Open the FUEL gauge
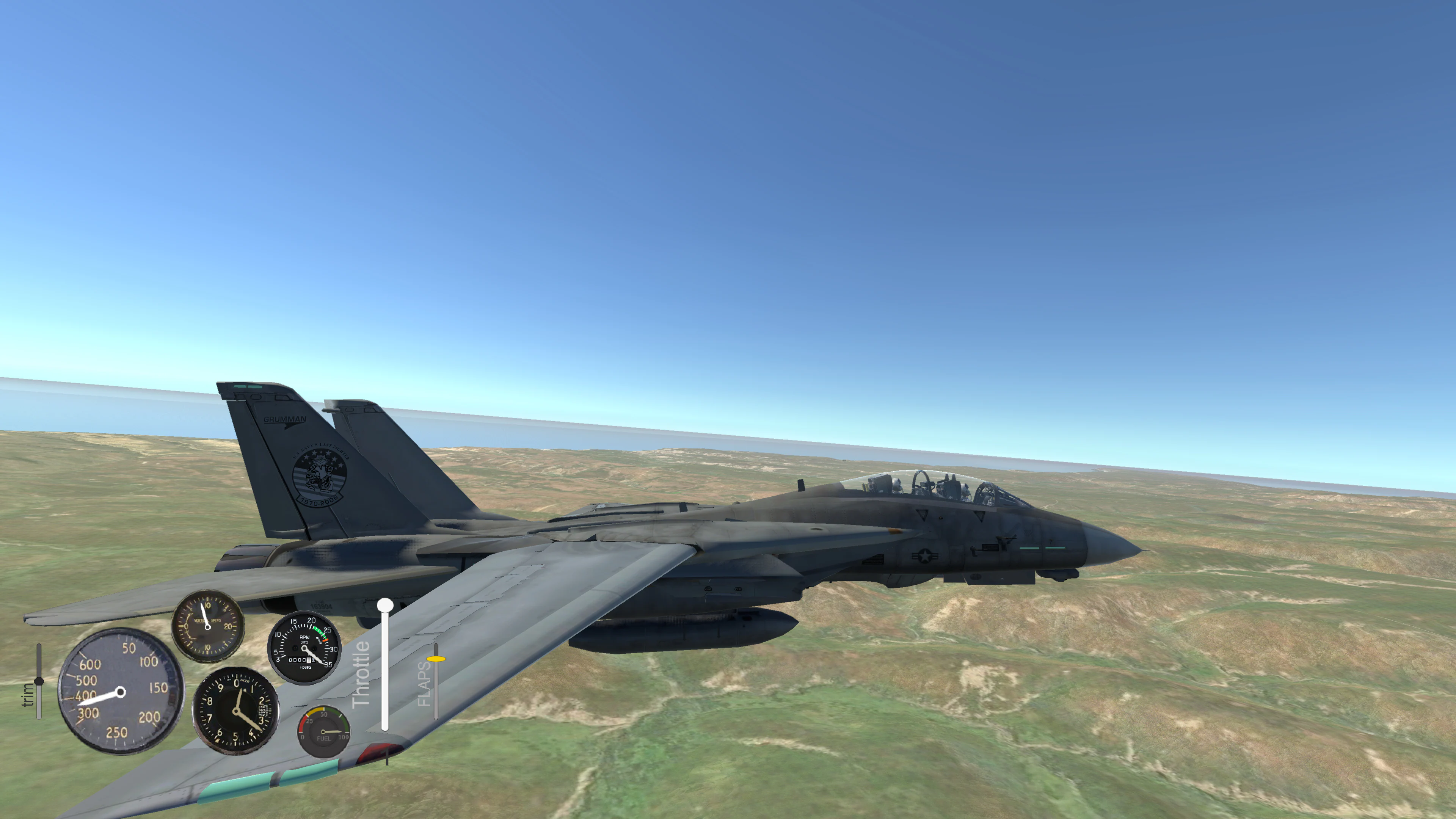Image resolution: width=1456 pixels, height=819 pixels. point(324,732)
